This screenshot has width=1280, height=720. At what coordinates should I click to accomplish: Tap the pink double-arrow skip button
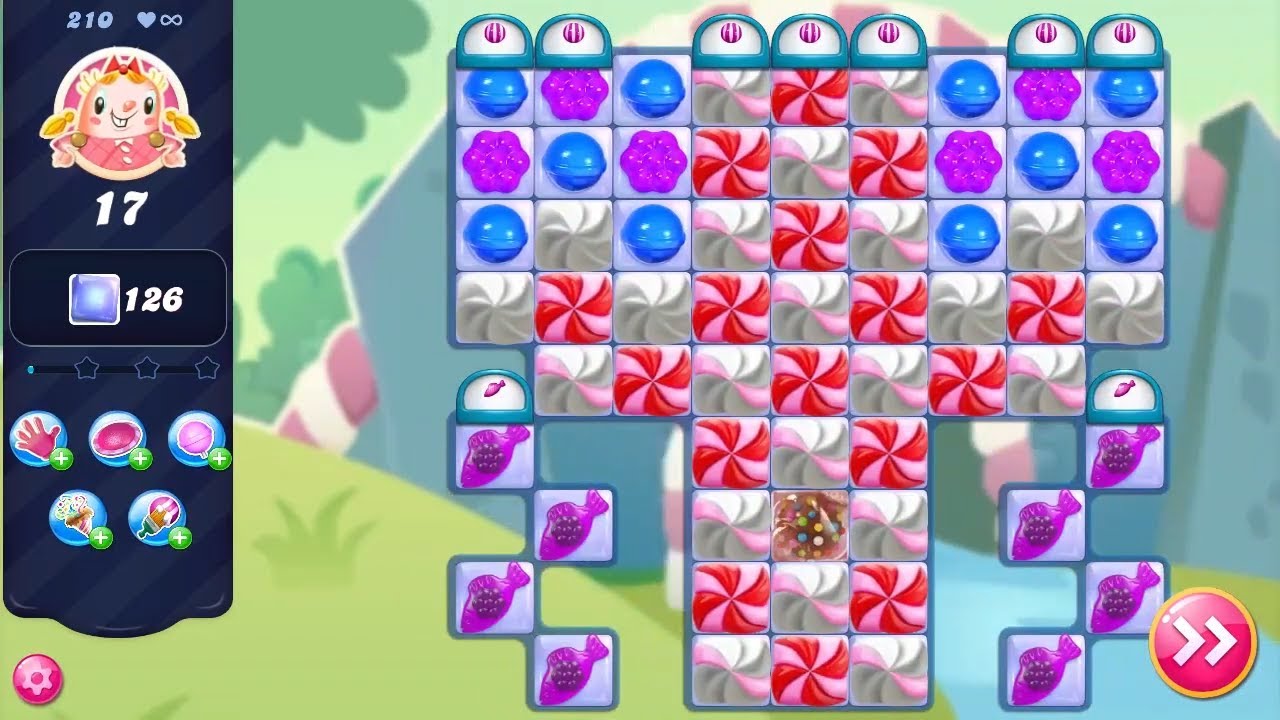click(1202, 643)
